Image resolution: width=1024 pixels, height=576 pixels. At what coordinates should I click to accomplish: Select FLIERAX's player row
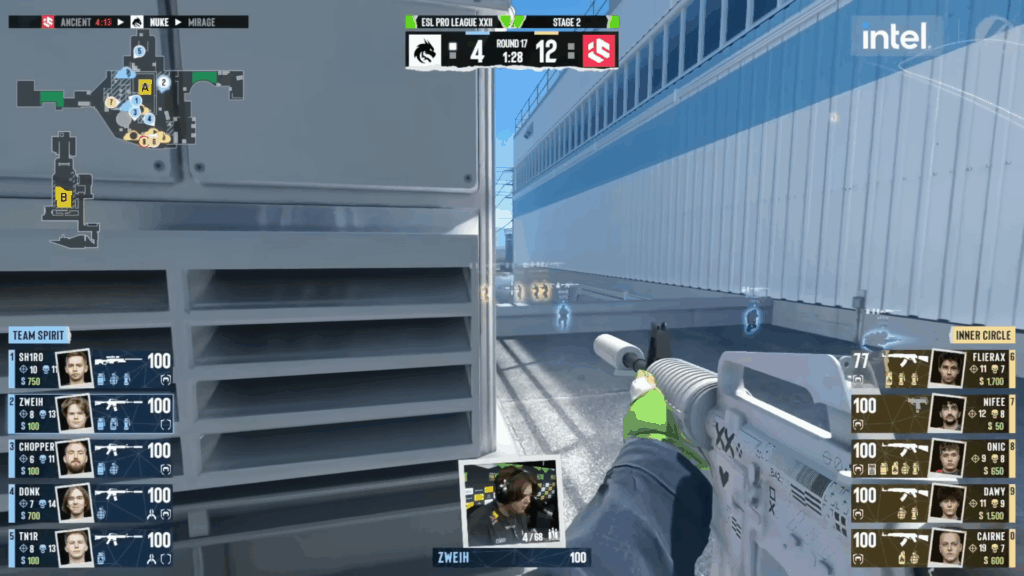point(933,368)
